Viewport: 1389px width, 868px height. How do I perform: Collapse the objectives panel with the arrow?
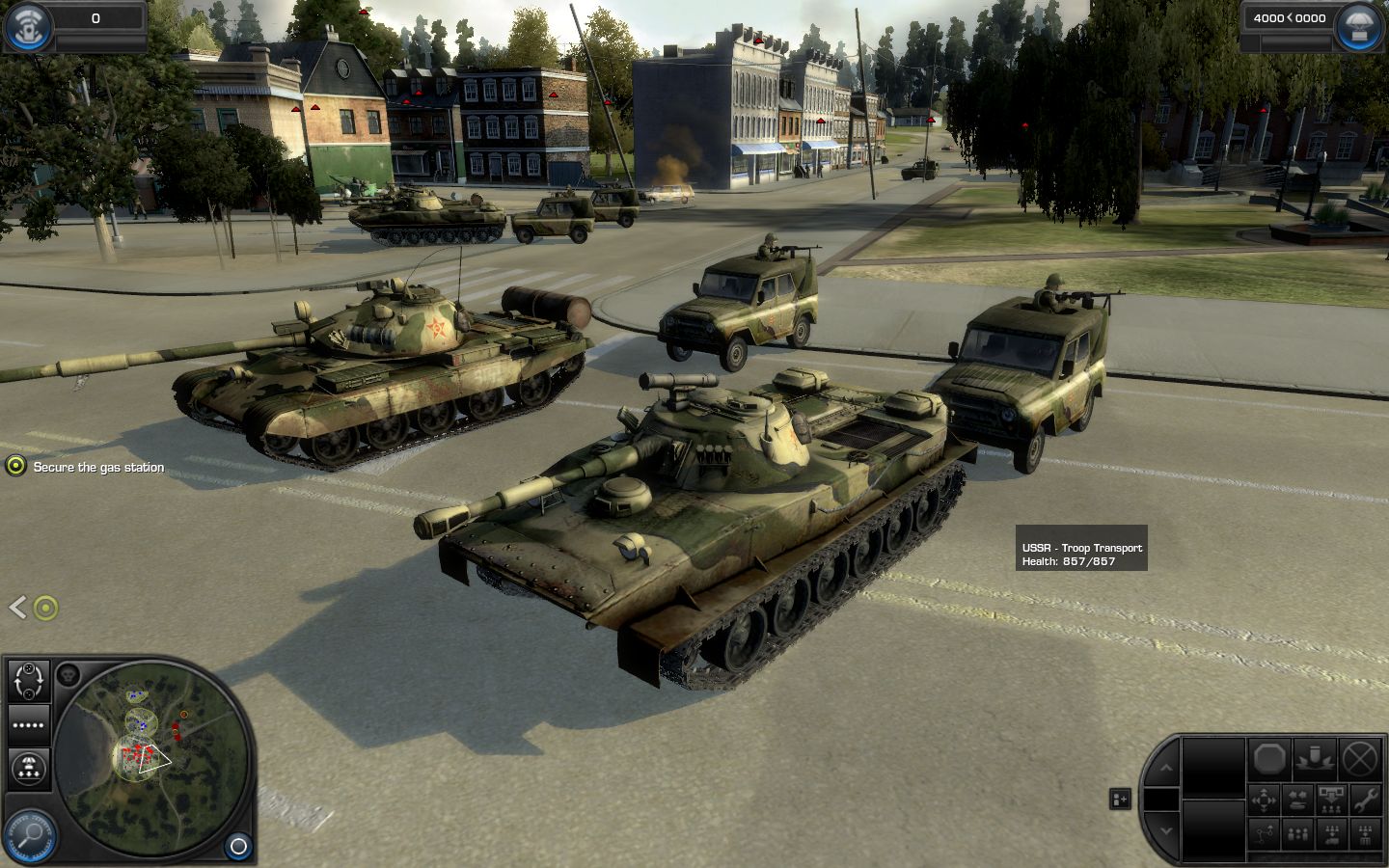coord(16,607)
